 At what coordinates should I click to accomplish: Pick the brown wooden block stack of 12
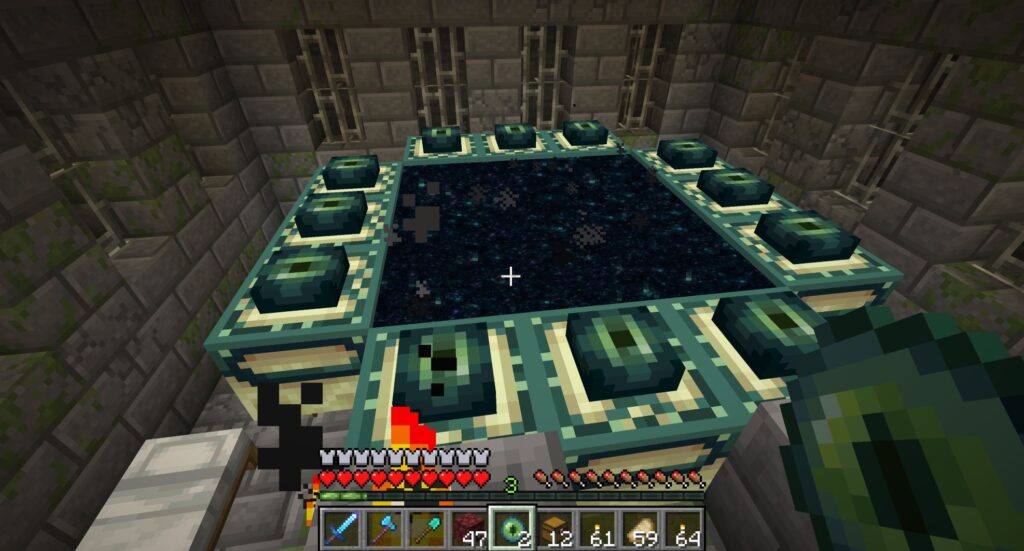555,527
